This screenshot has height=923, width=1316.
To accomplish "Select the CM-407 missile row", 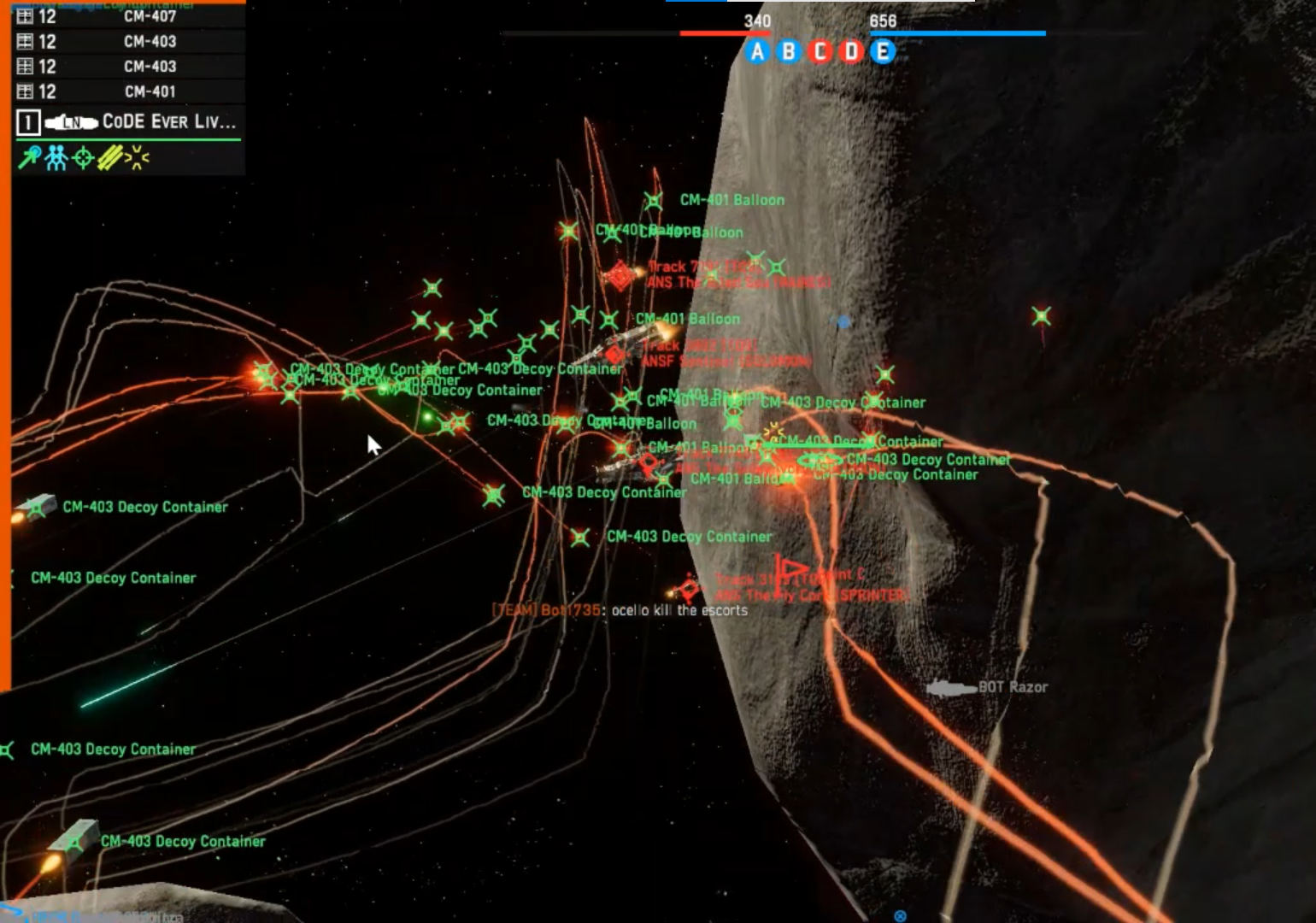I will [x=128, y=16].
